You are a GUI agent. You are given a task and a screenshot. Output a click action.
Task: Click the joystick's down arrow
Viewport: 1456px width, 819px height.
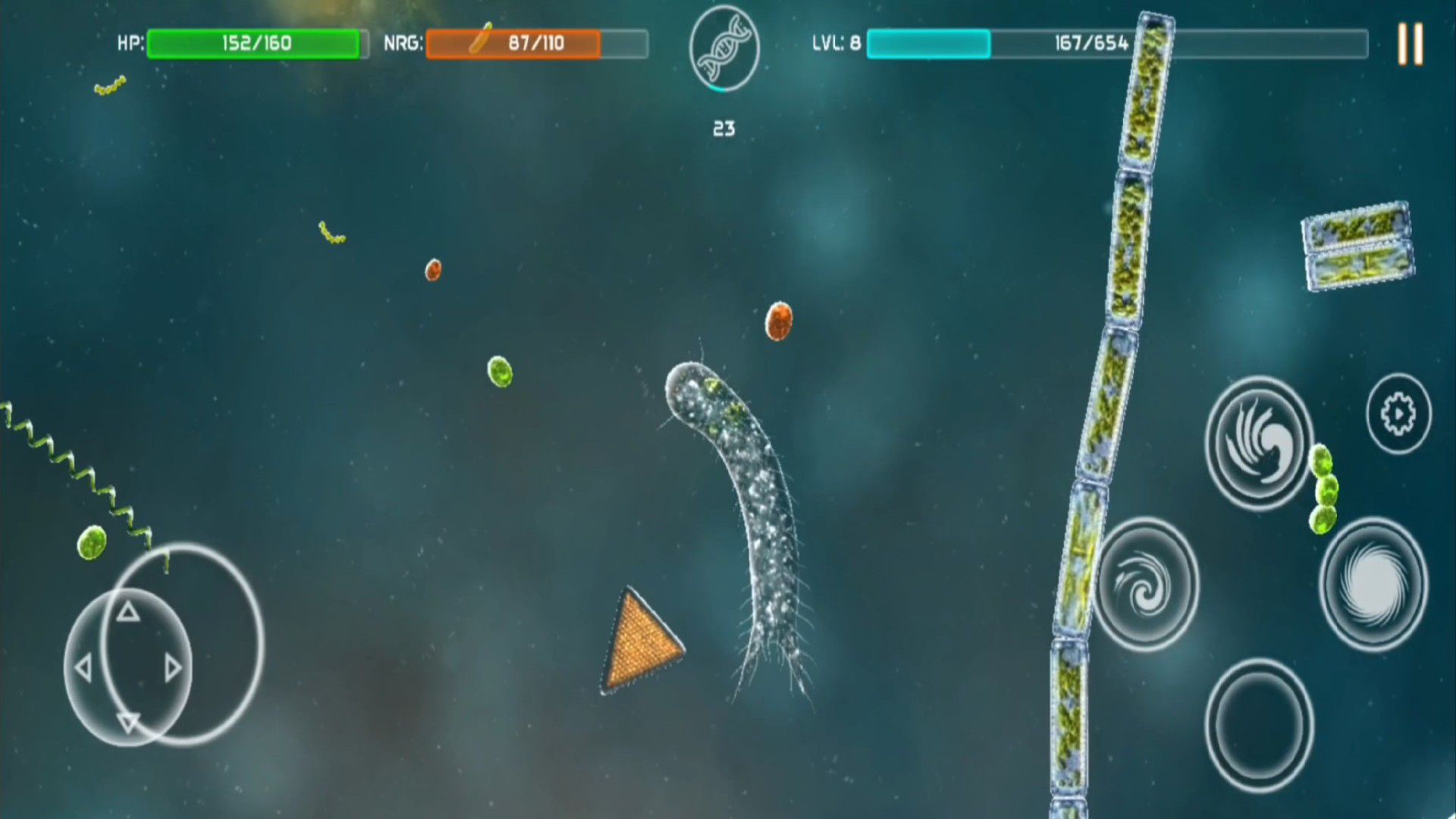pyautogui.click(x=128, y=723)
